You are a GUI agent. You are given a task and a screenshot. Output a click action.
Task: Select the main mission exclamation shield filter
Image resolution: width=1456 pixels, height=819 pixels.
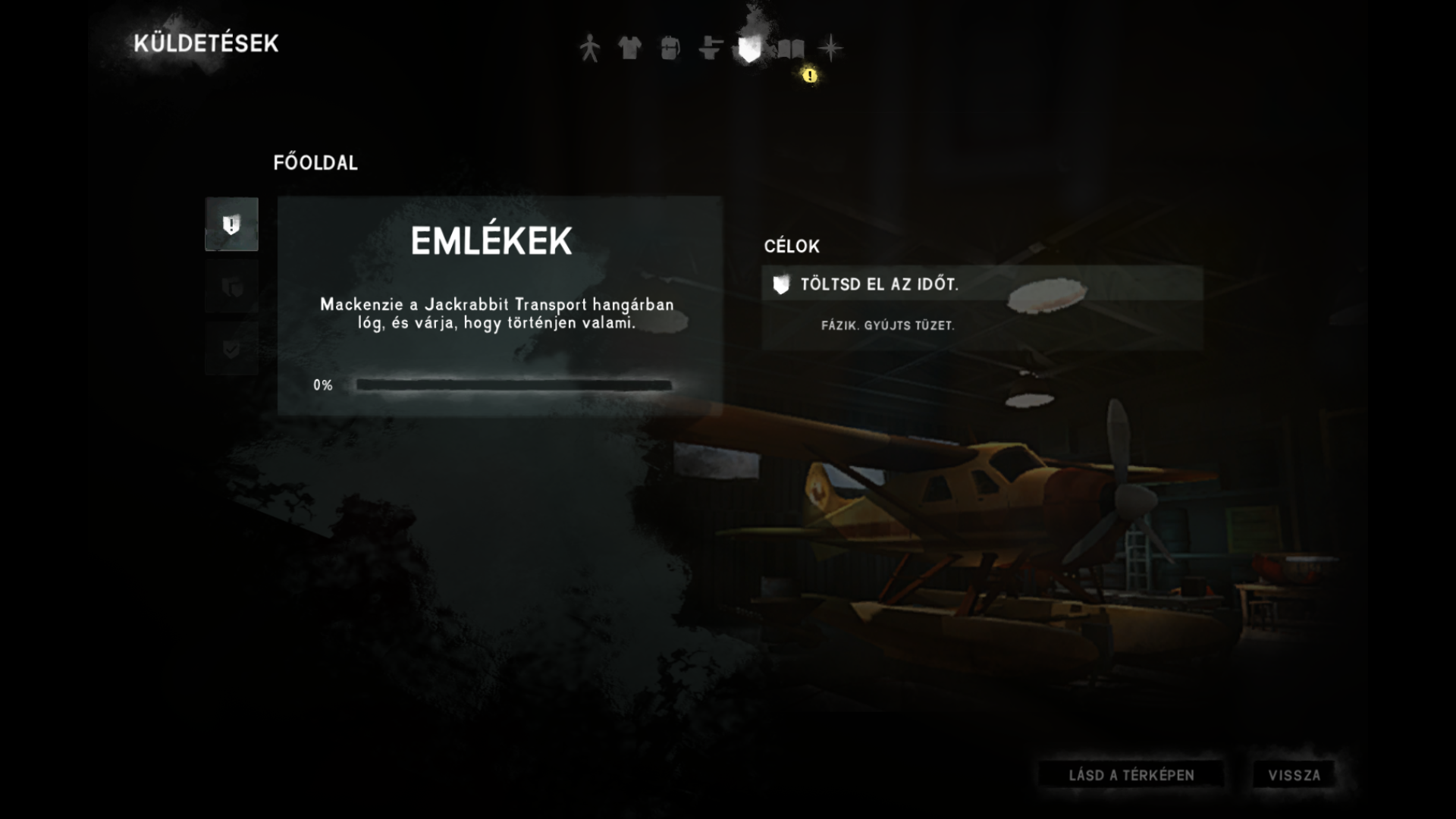[231, 224]
